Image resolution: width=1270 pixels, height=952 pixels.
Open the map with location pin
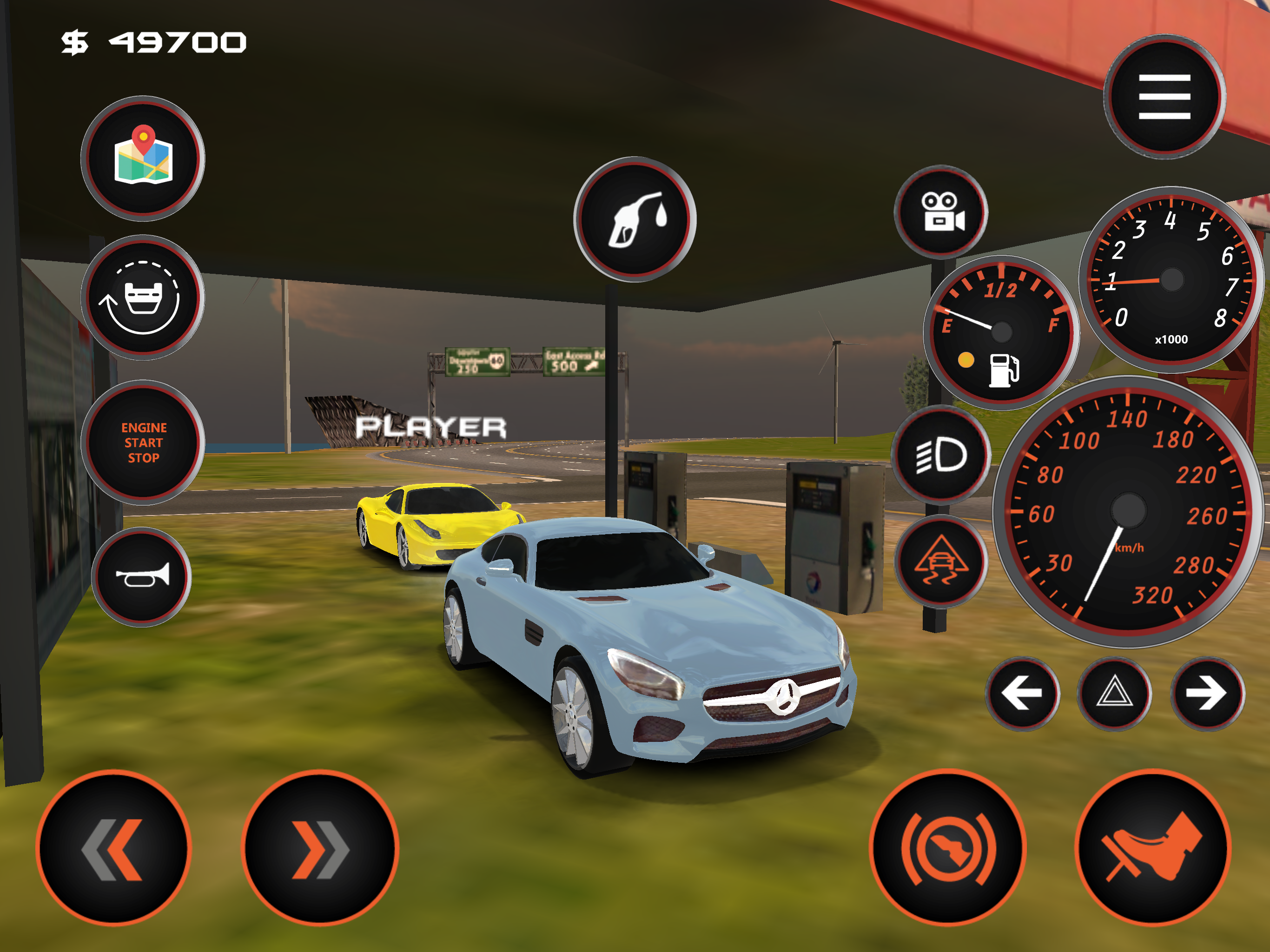(143, 158)
